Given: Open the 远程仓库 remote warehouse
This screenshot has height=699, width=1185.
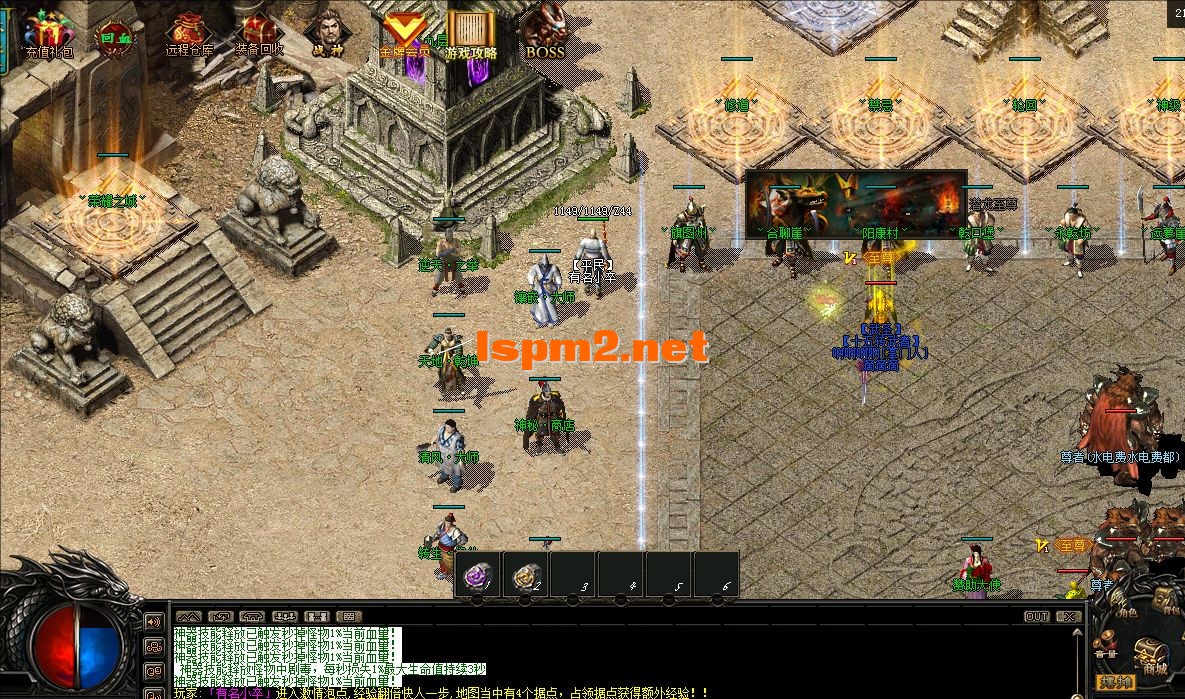Looking at the screenshot, I should coord(188,34).
